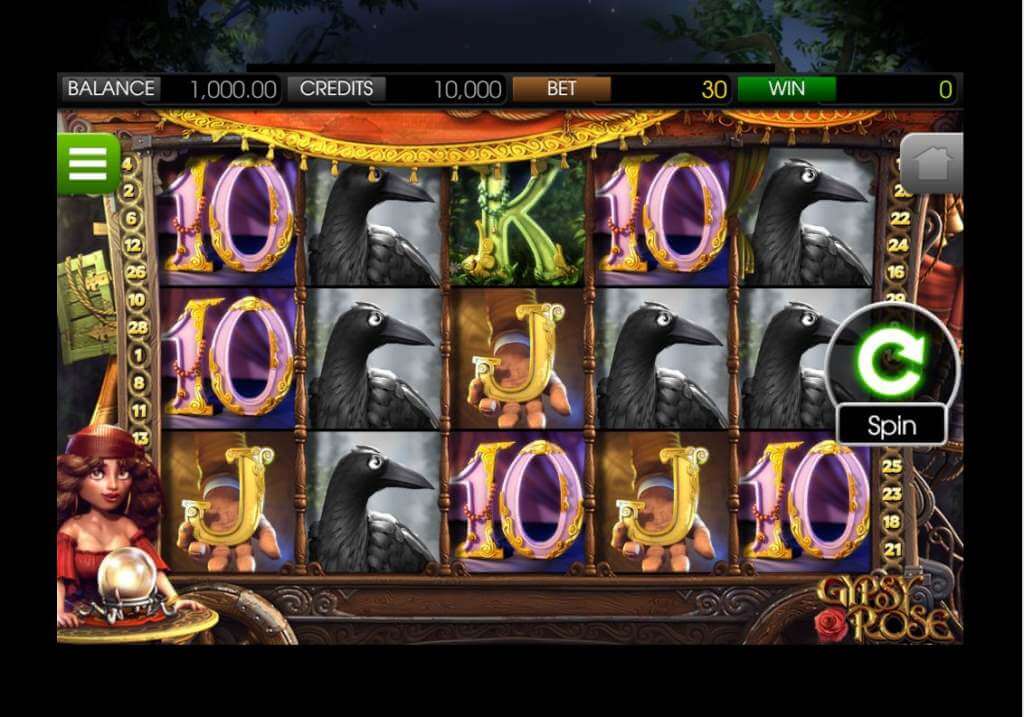Click the Spin text label
The image size is (1024, 717).
point(891,425)
